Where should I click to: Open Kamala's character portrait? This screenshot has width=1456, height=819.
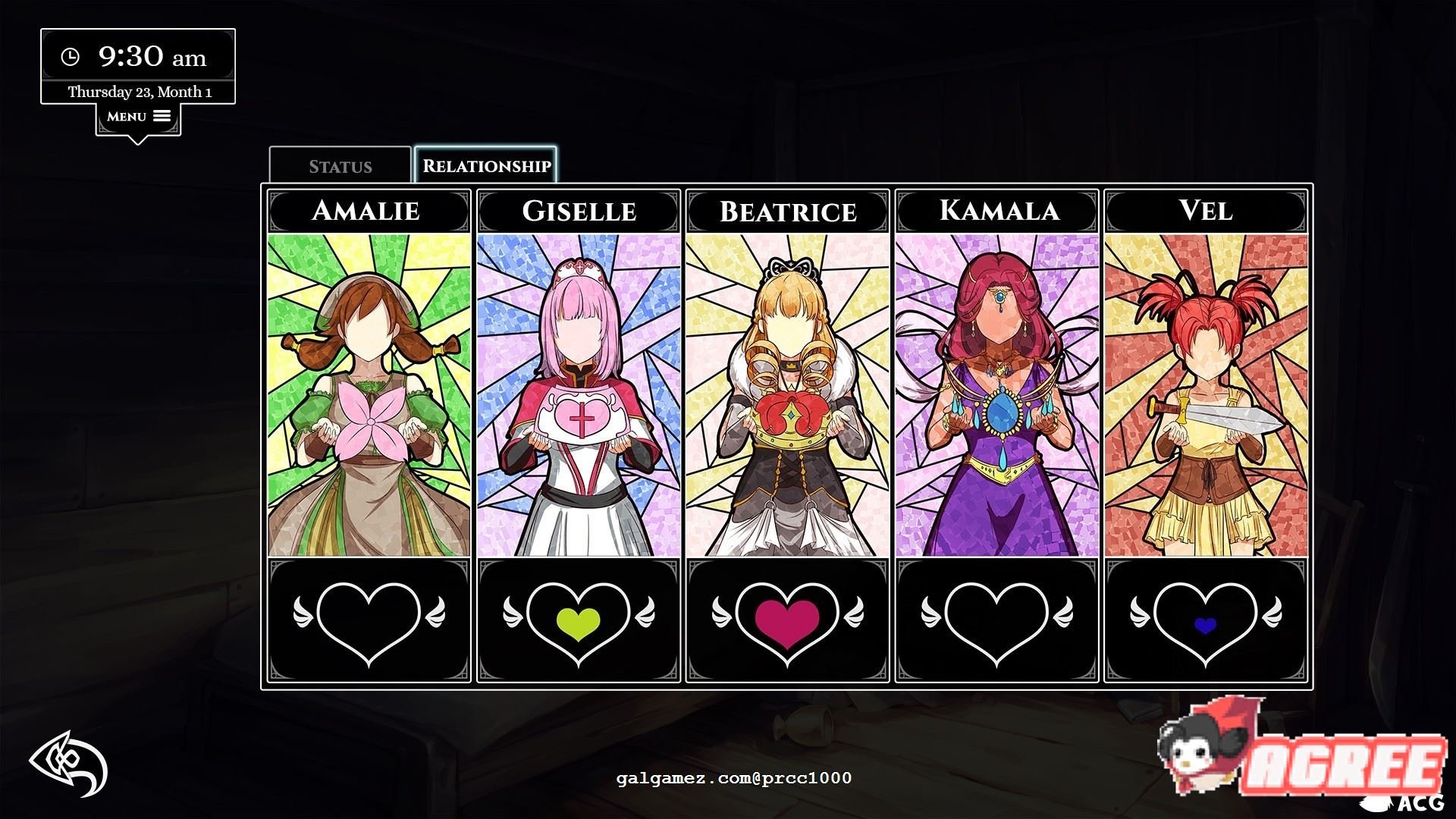coord(996,394)
